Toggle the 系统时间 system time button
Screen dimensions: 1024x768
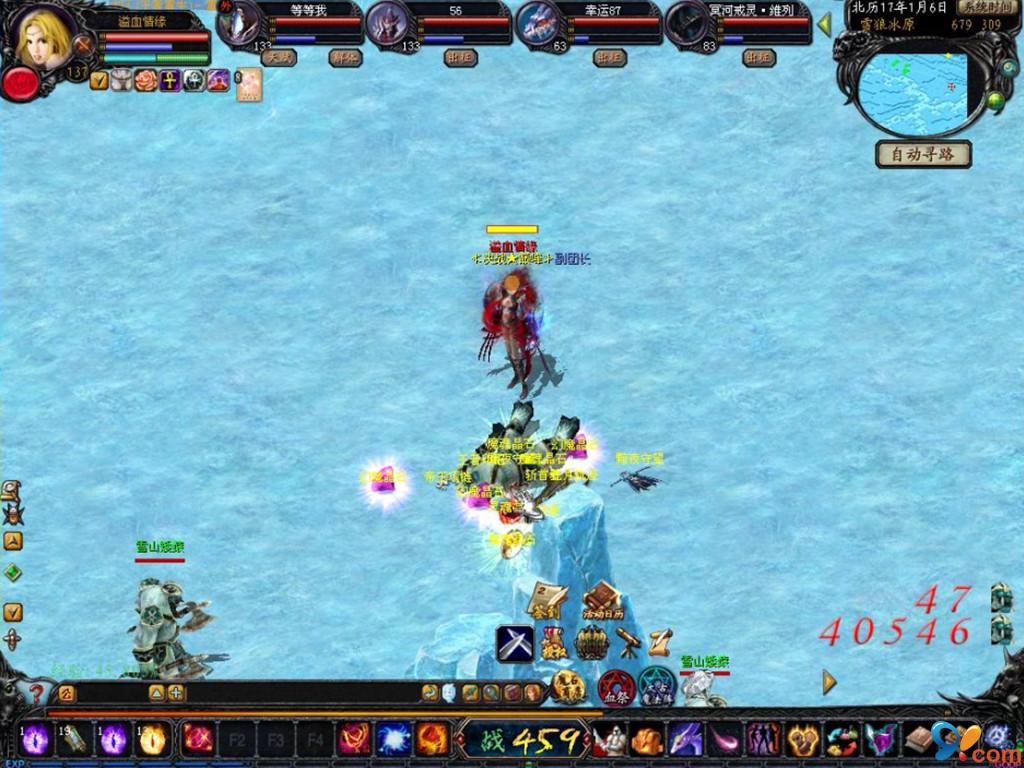coord(985,6)
